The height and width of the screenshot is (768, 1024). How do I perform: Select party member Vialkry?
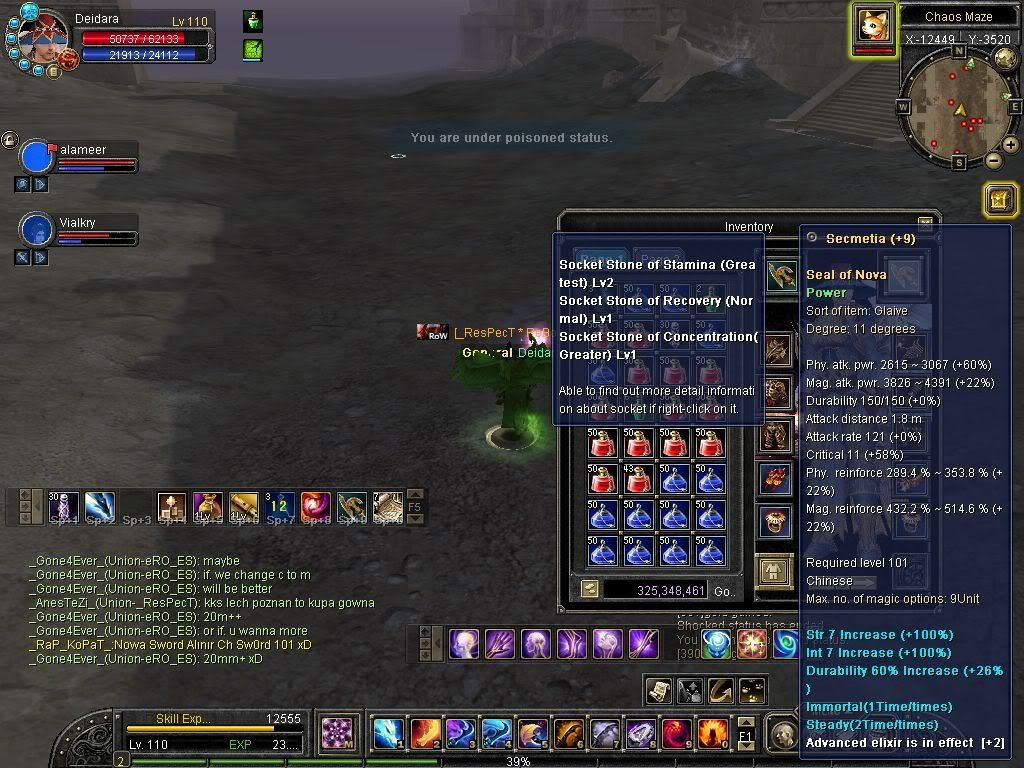[x=37, y=230]
